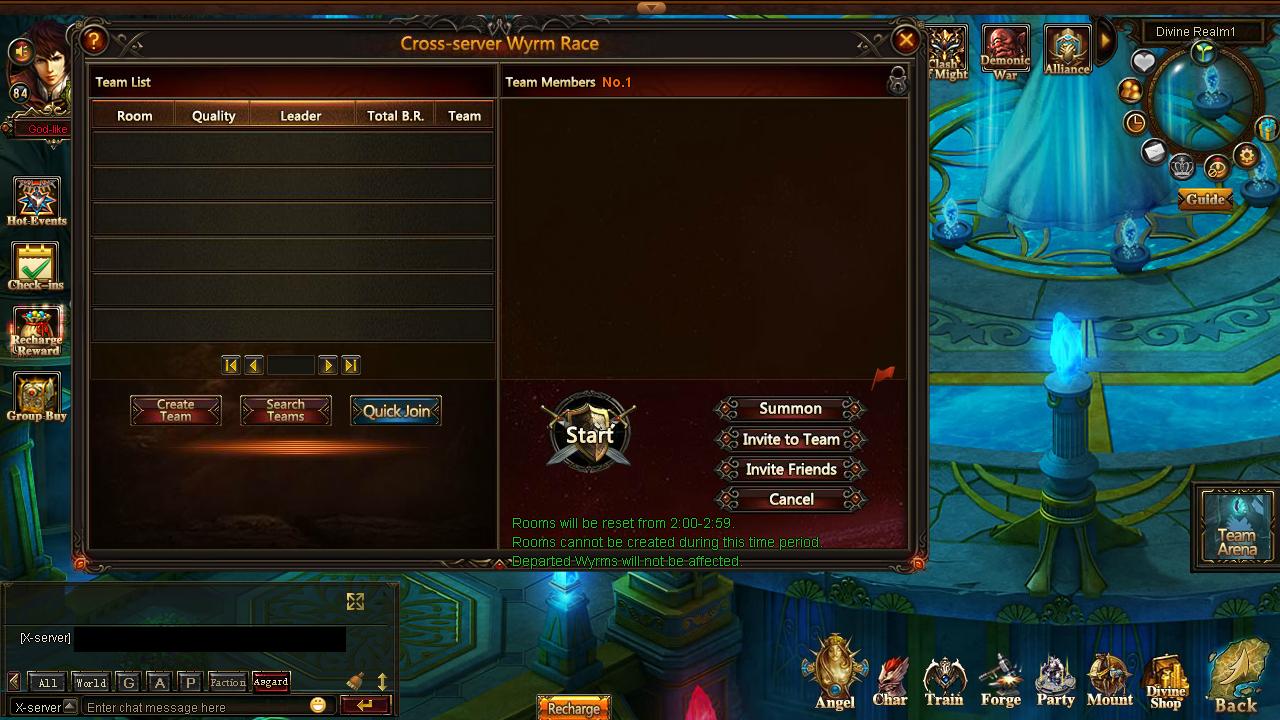Switch chat to the World tab
1280x720 pixels.
click(90, 683)
